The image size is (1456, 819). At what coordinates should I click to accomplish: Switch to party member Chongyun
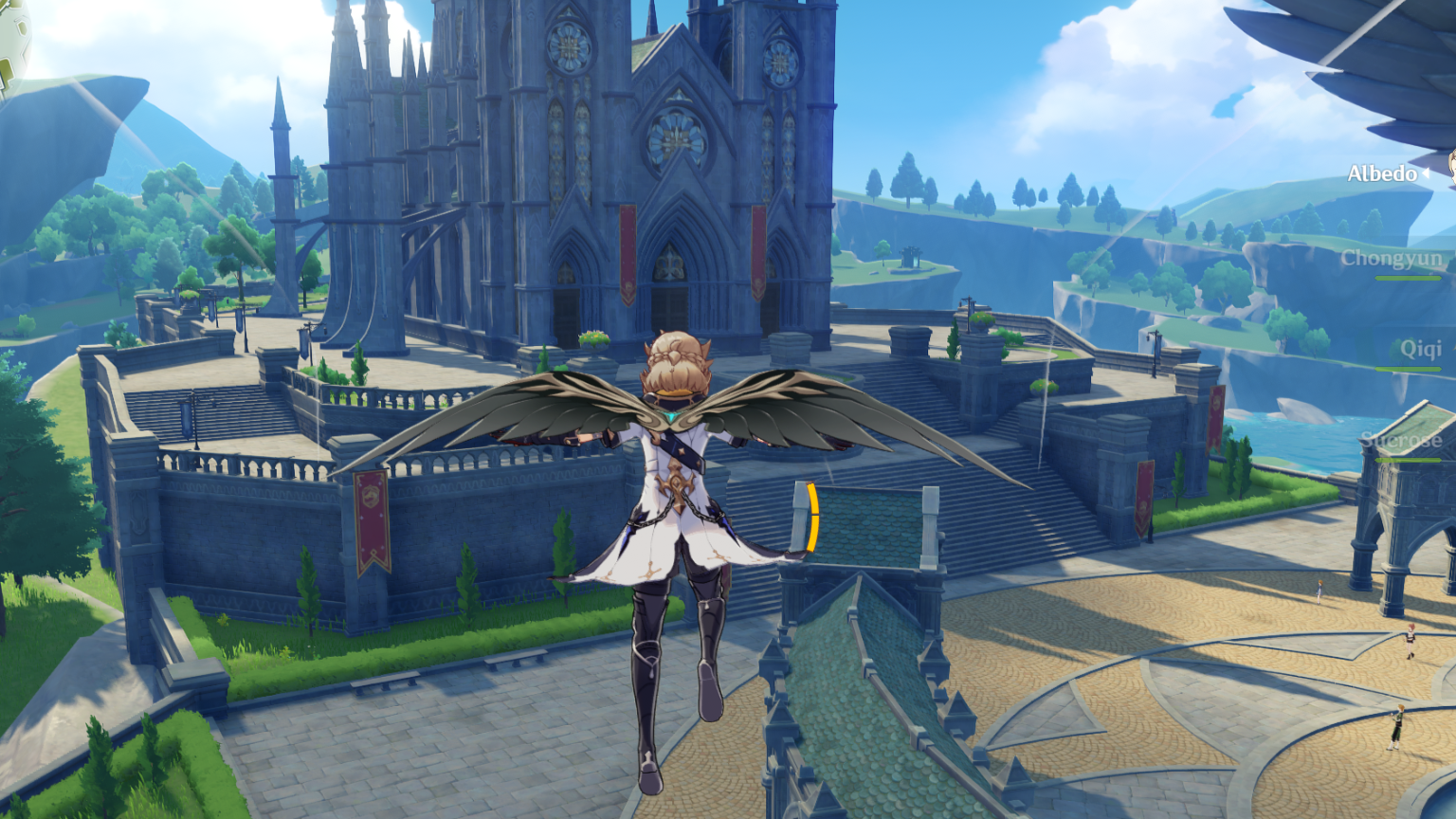(x=1391, y=259)
